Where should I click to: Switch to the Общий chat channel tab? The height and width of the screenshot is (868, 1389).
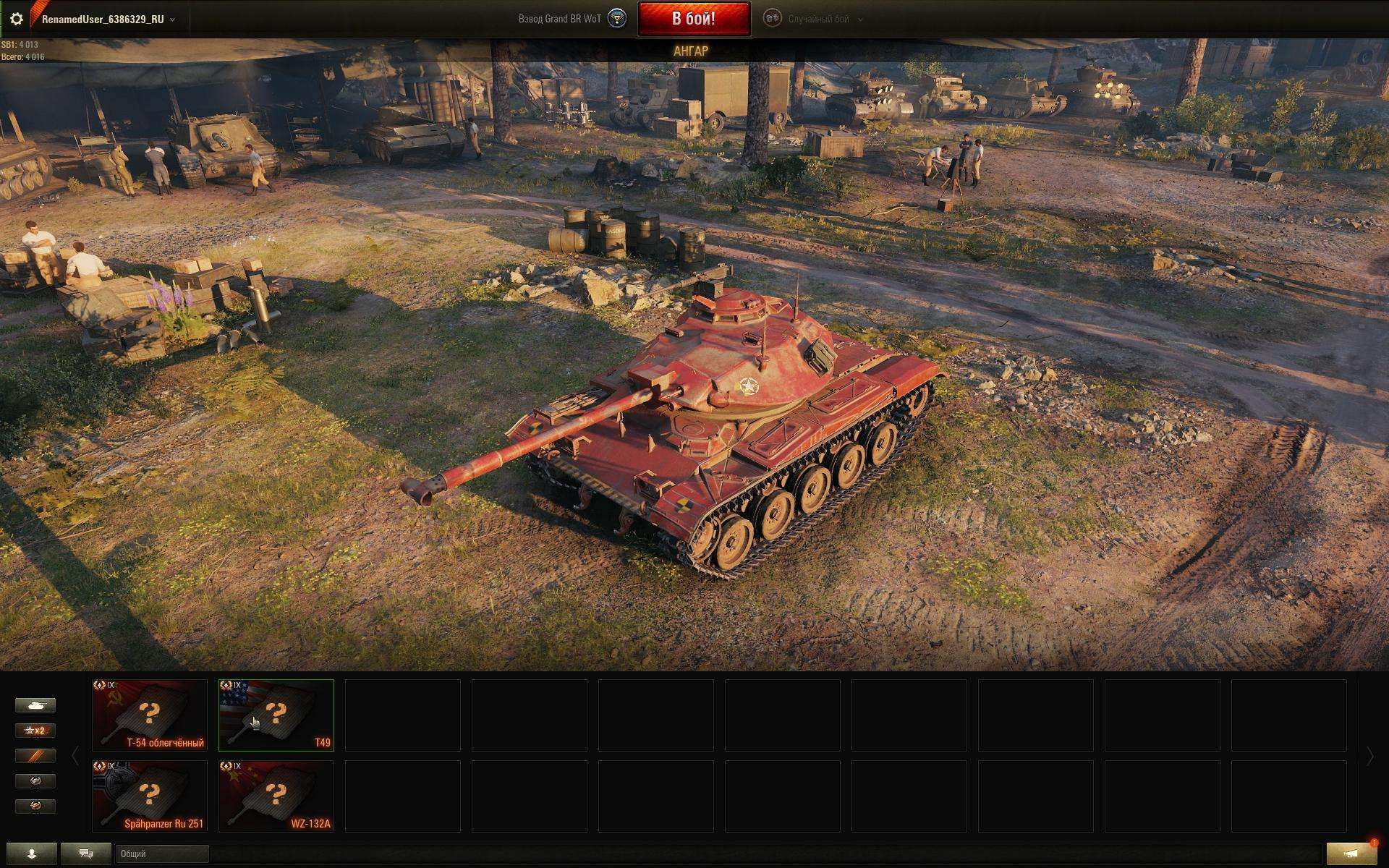(x=162, y=854)
